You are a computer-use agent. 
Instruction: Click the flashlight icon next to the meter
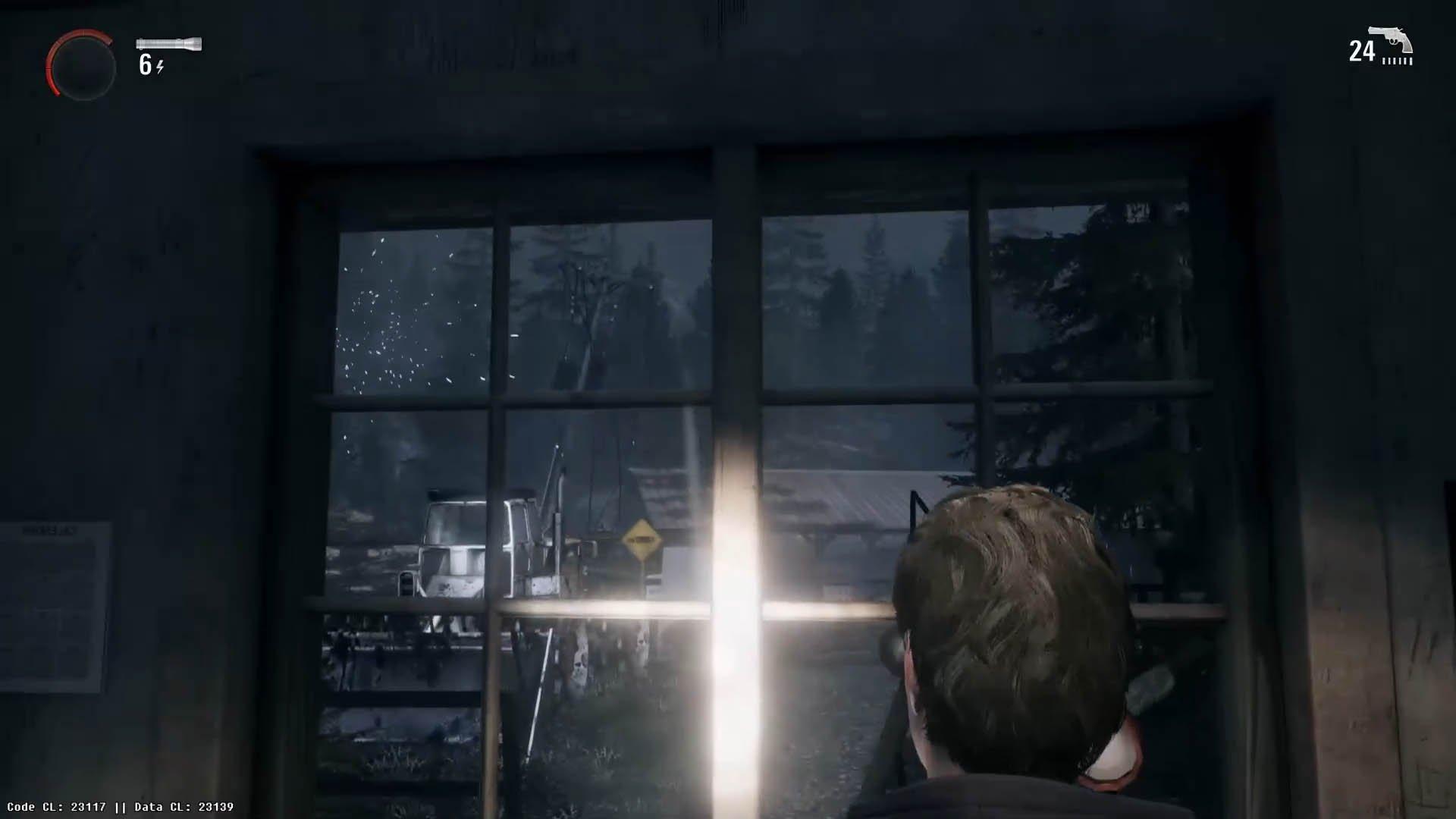(167, 43)
